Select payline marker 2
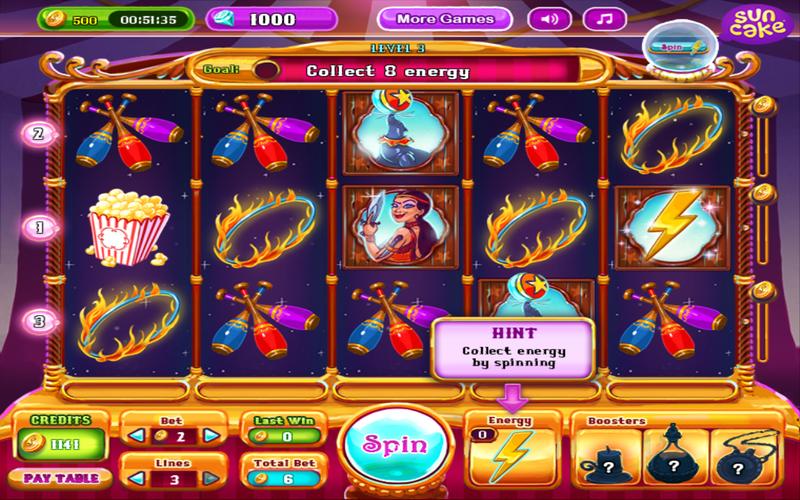Image resolution: width=800 pixels, height=500 pixels. point(40,133)
